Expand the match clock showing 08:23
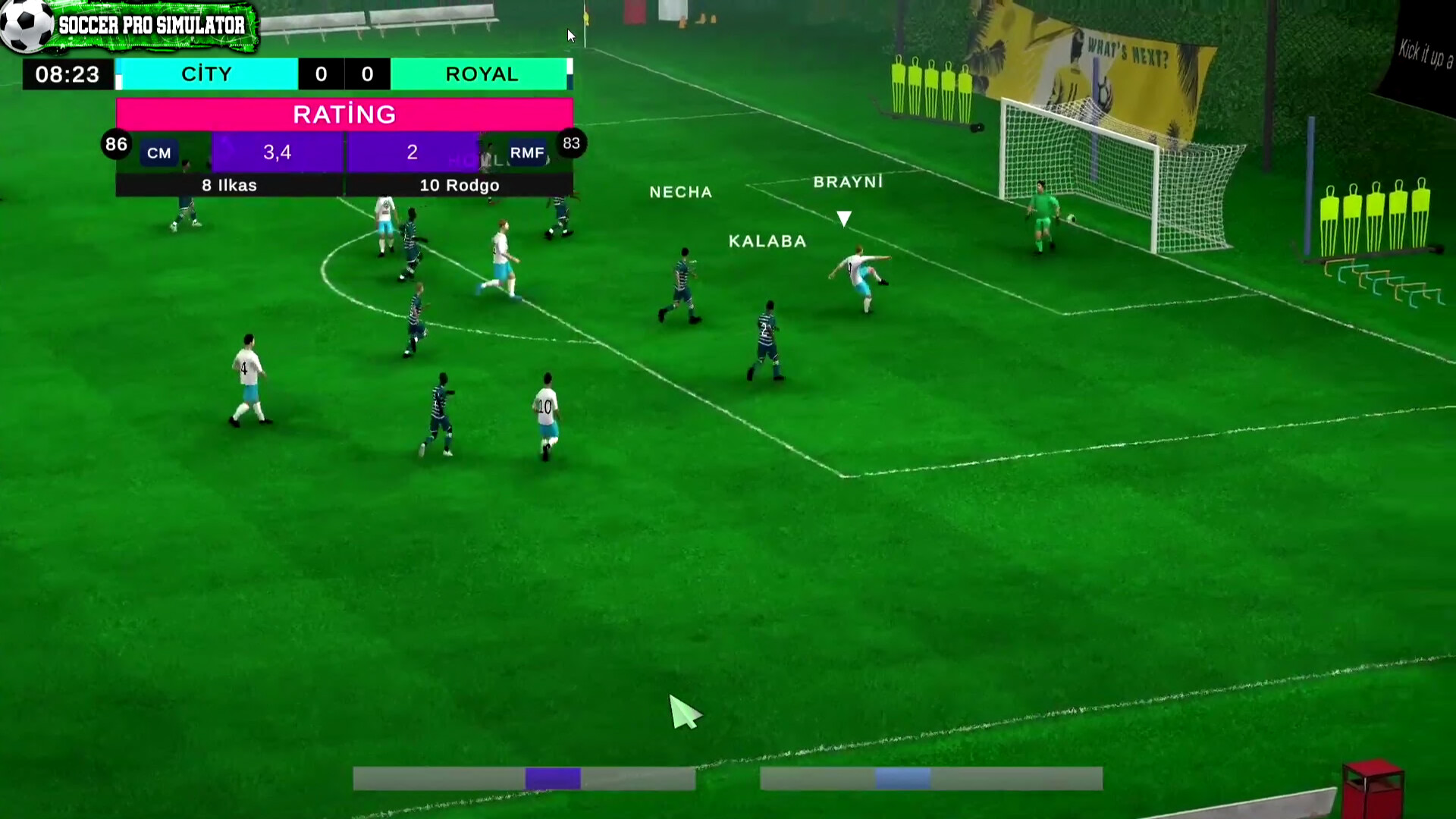Image resolution: width=1456 pixels, height=819 pixels. (x=67, y=74)
